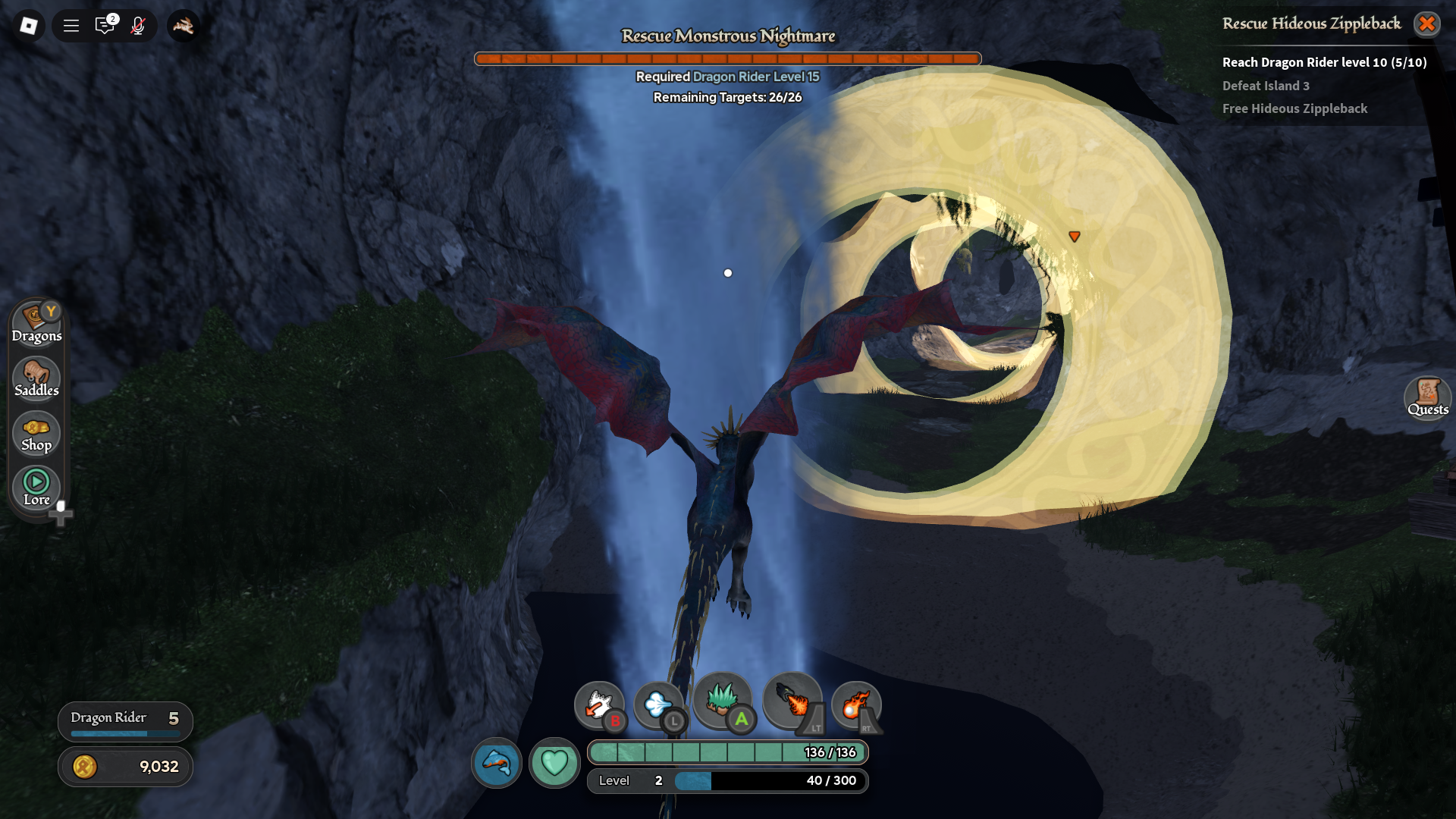The image size is (1456, 819).
Task: Click the teal heart icon
Action: coord(554,762)
